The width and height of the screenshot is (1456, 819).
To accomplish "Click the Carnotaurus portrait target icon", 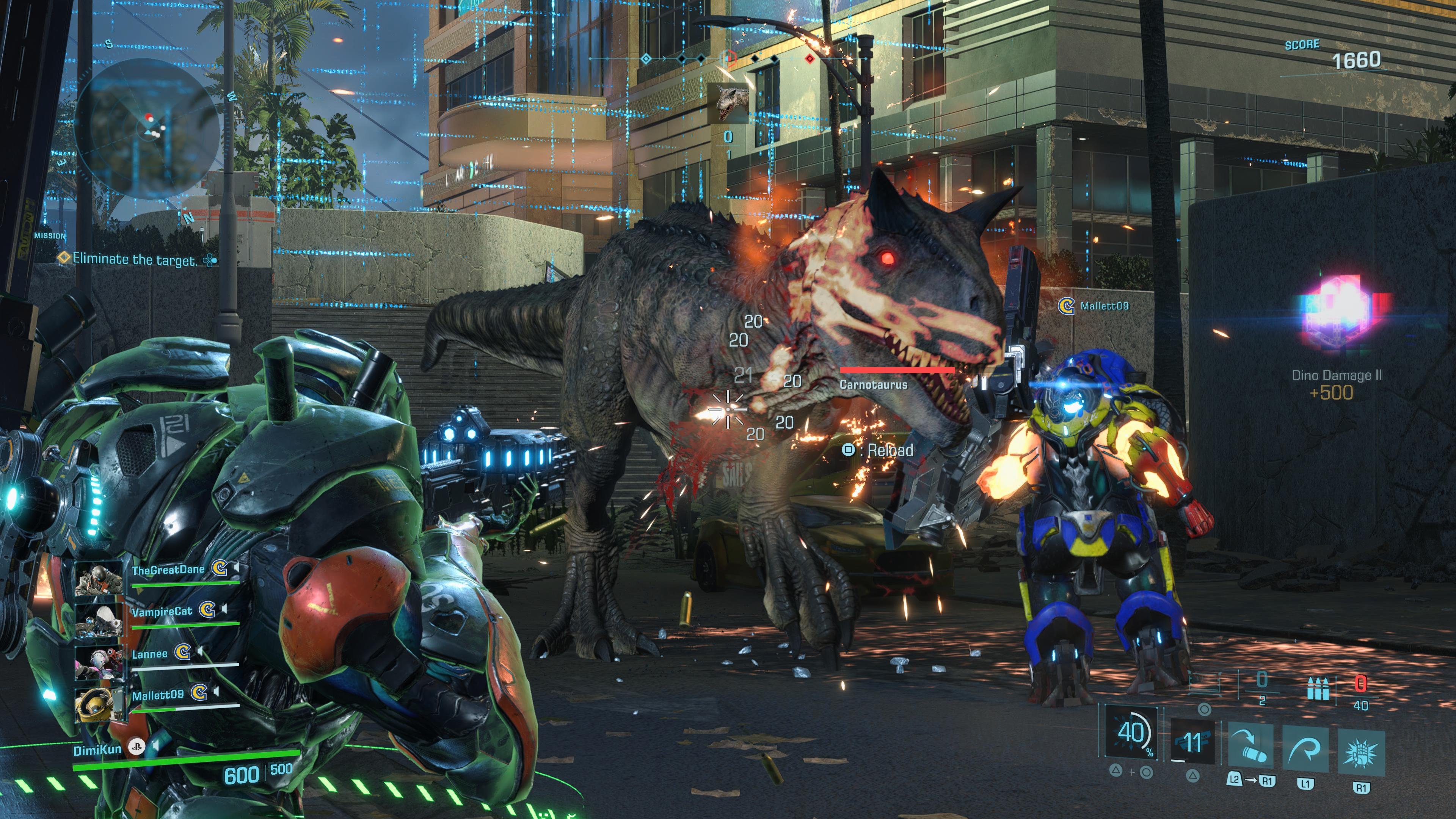I will coord(728,104).
